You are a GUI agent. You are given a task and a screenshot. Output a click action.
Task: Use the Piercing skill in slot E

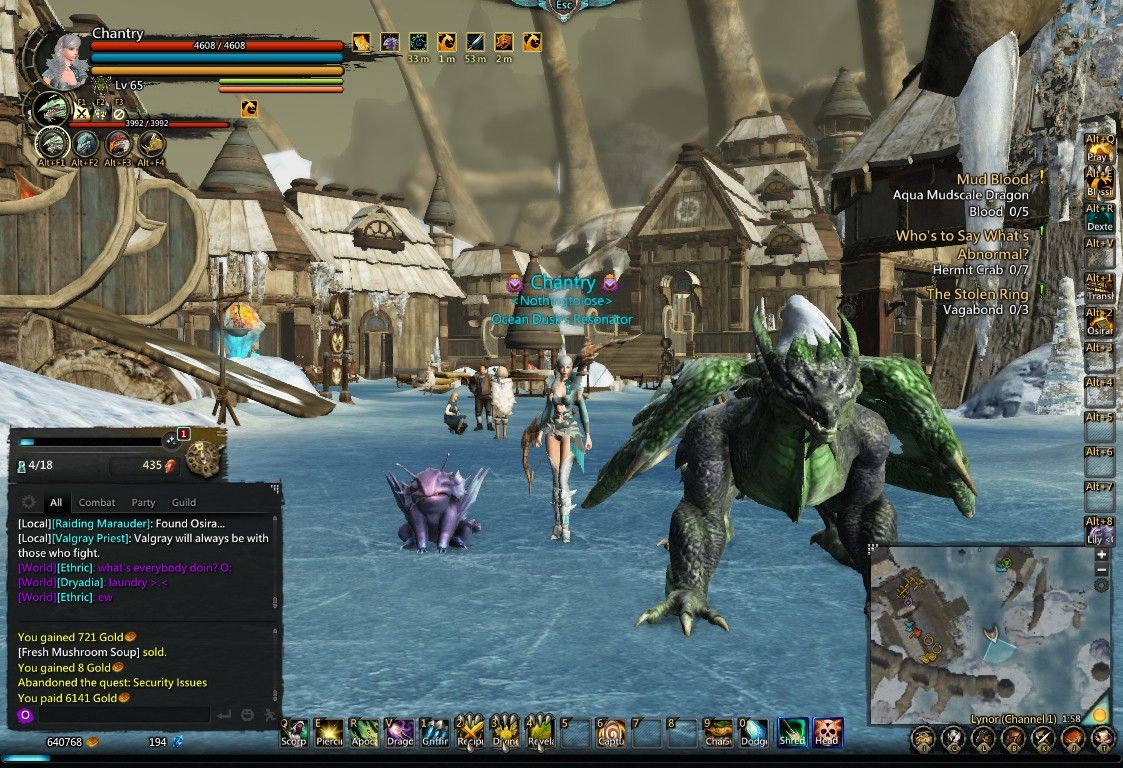pyautogui.click(x=329, y=733)
